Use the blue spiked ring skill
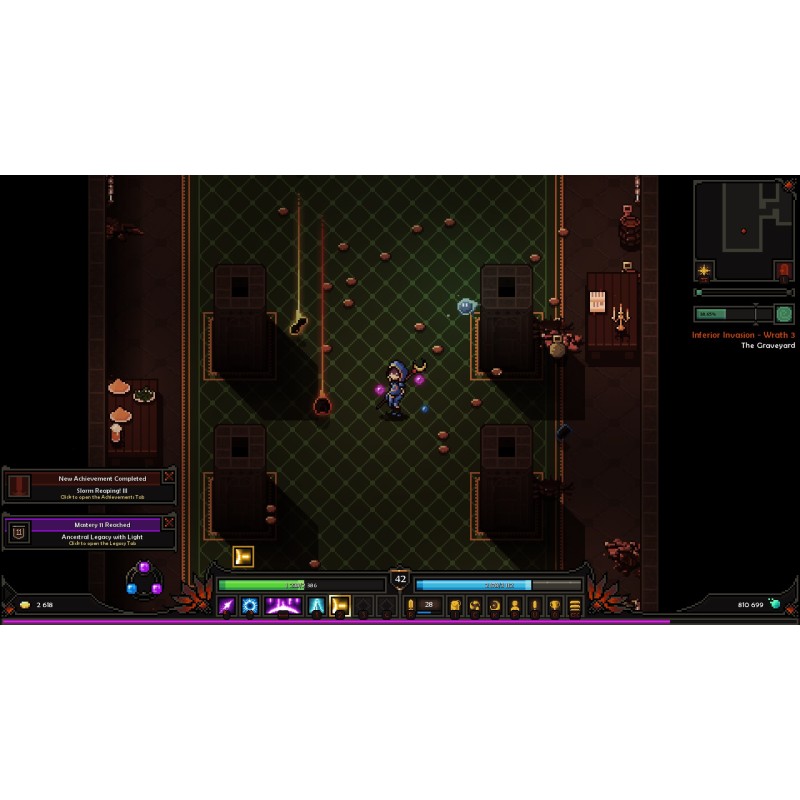Viewport: 800px width, 800px height. pos(250,605)
